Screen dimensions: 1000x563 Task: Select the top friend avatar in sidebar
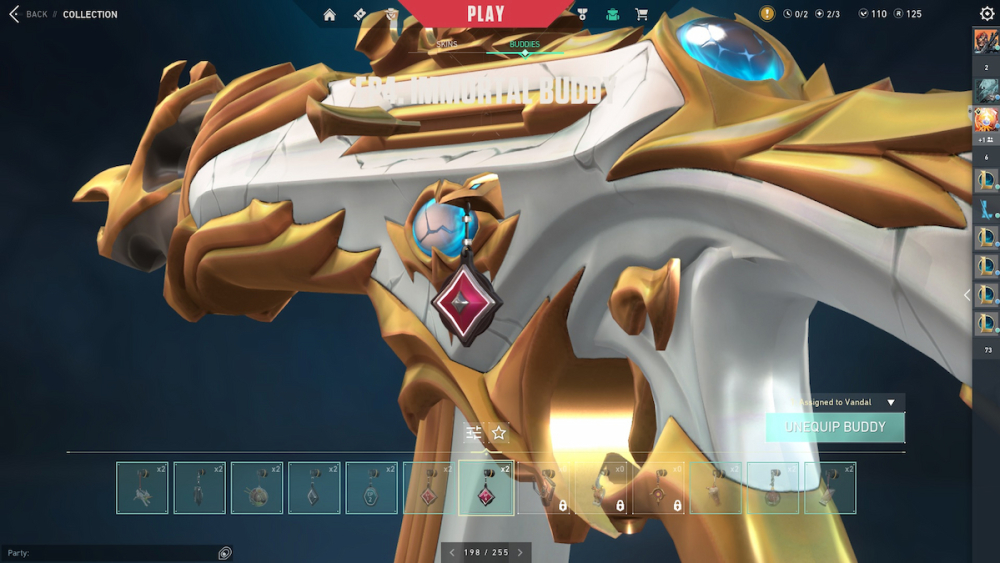(986, 42)
